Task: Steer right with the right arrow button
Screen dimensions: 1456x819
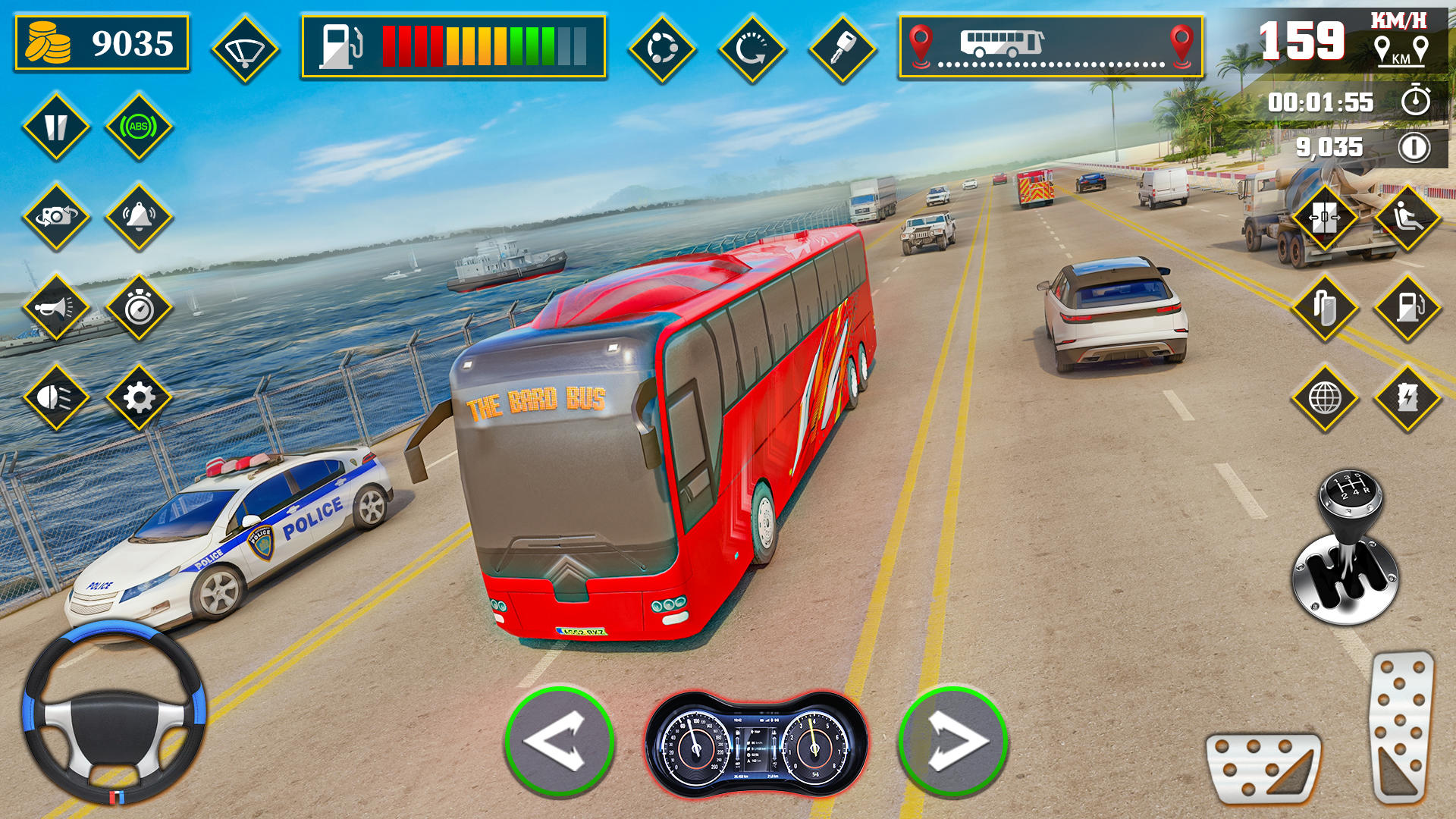Action: (953, 741)
